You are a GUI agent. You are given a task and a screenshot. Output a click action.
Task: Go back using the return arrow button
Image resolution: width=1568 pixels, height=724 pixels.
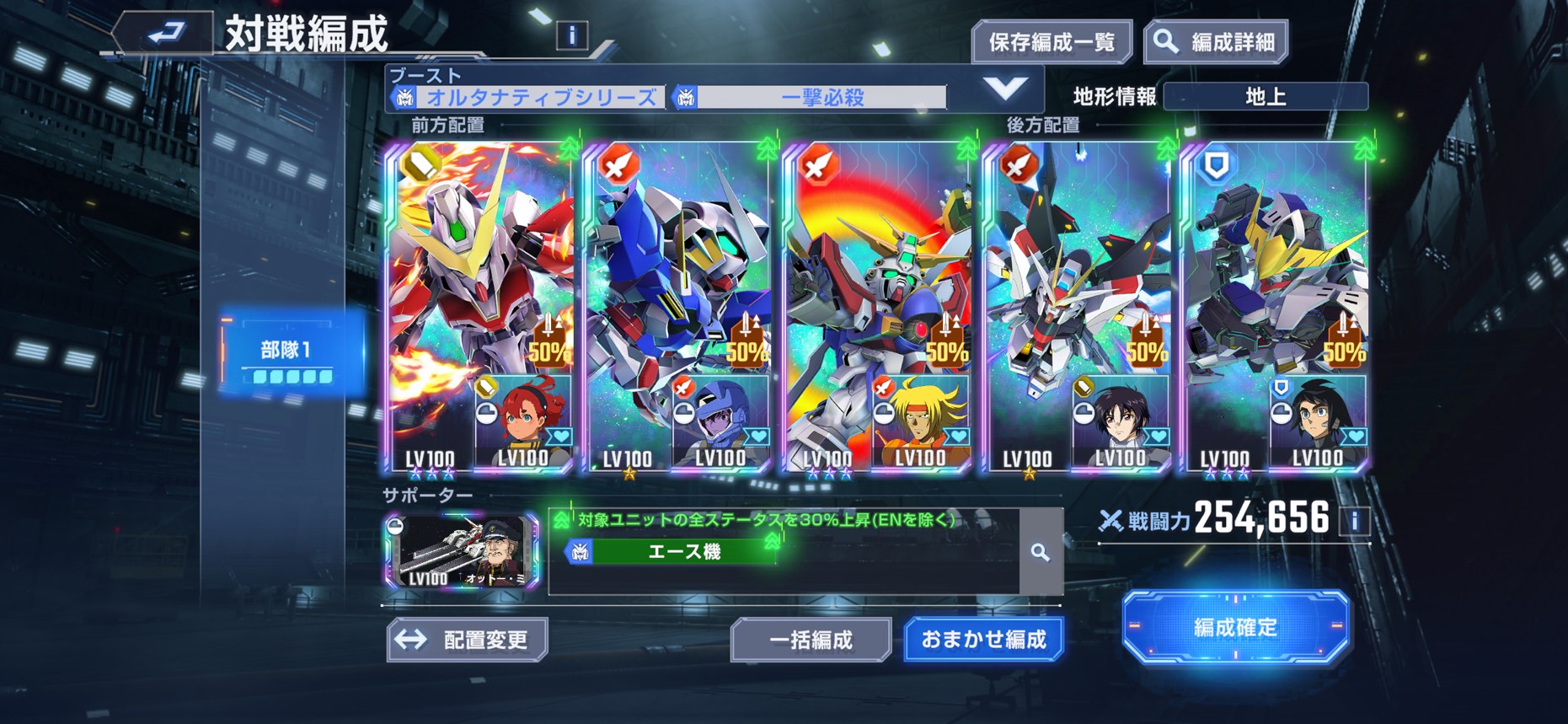coord(164,34)
